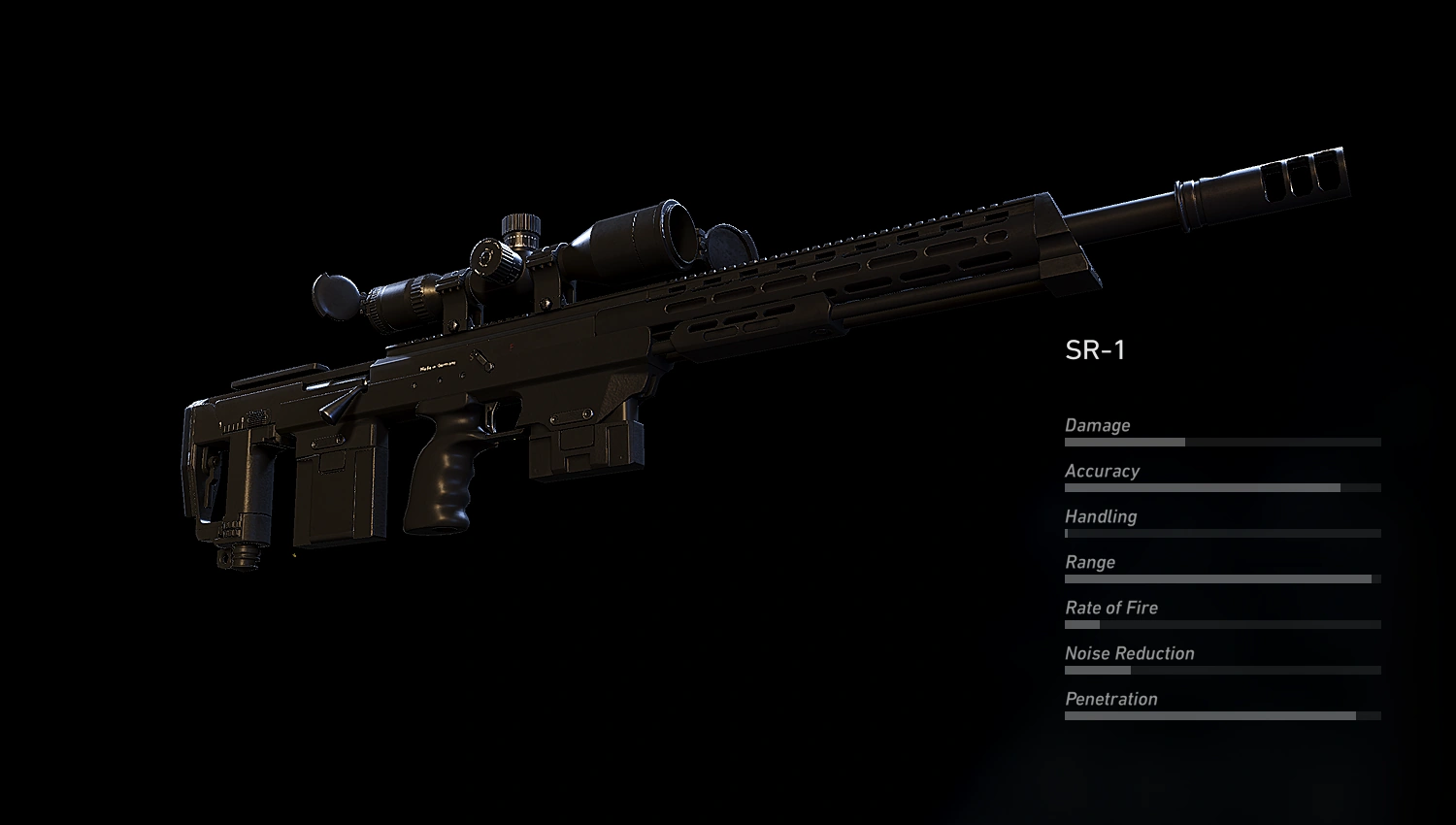Click the Handling stat label

click(x=1100, y=516)
